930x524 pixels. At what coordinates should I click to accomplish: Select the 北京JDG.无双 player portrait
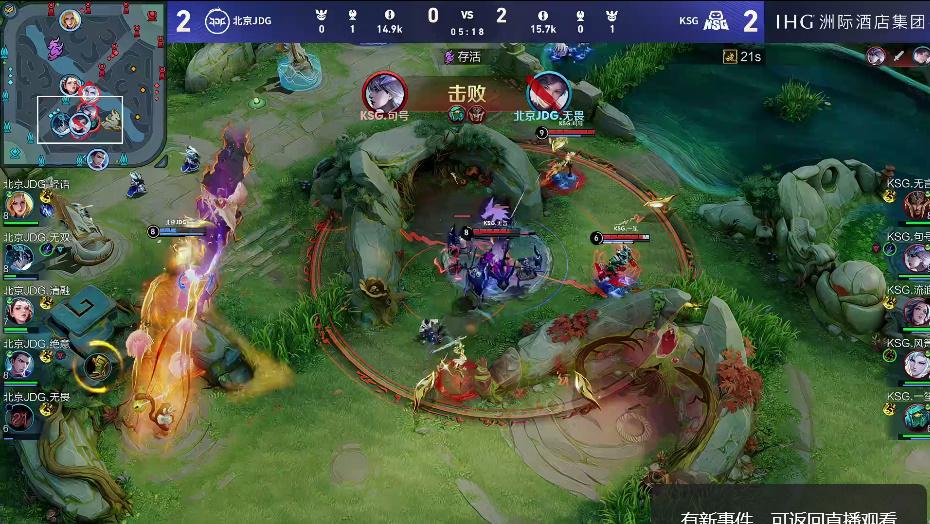[x=19, y=260]
